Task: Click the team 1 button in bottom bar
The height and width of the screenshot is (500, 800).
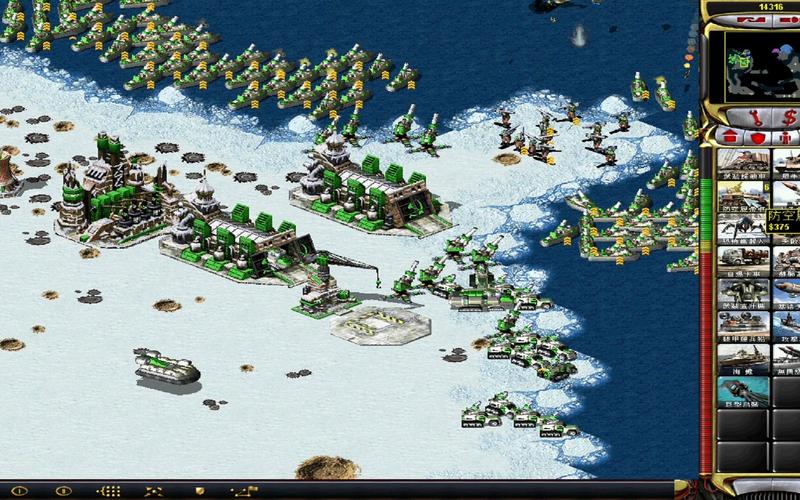Action: pyautogui.click(x=20, y=492)
